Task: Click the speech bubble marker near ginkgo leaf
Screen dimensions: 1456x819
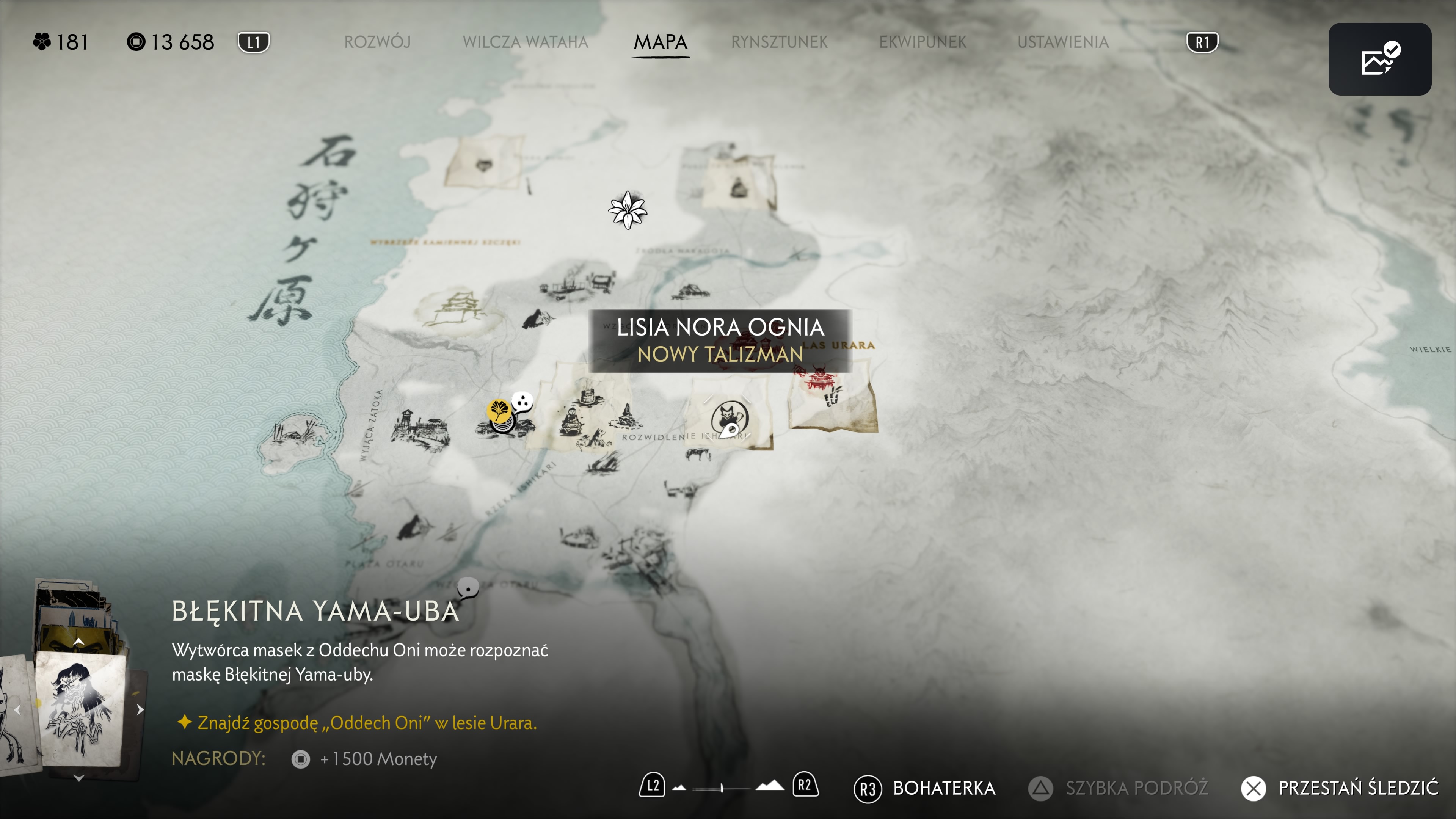Action: [522, 402]
